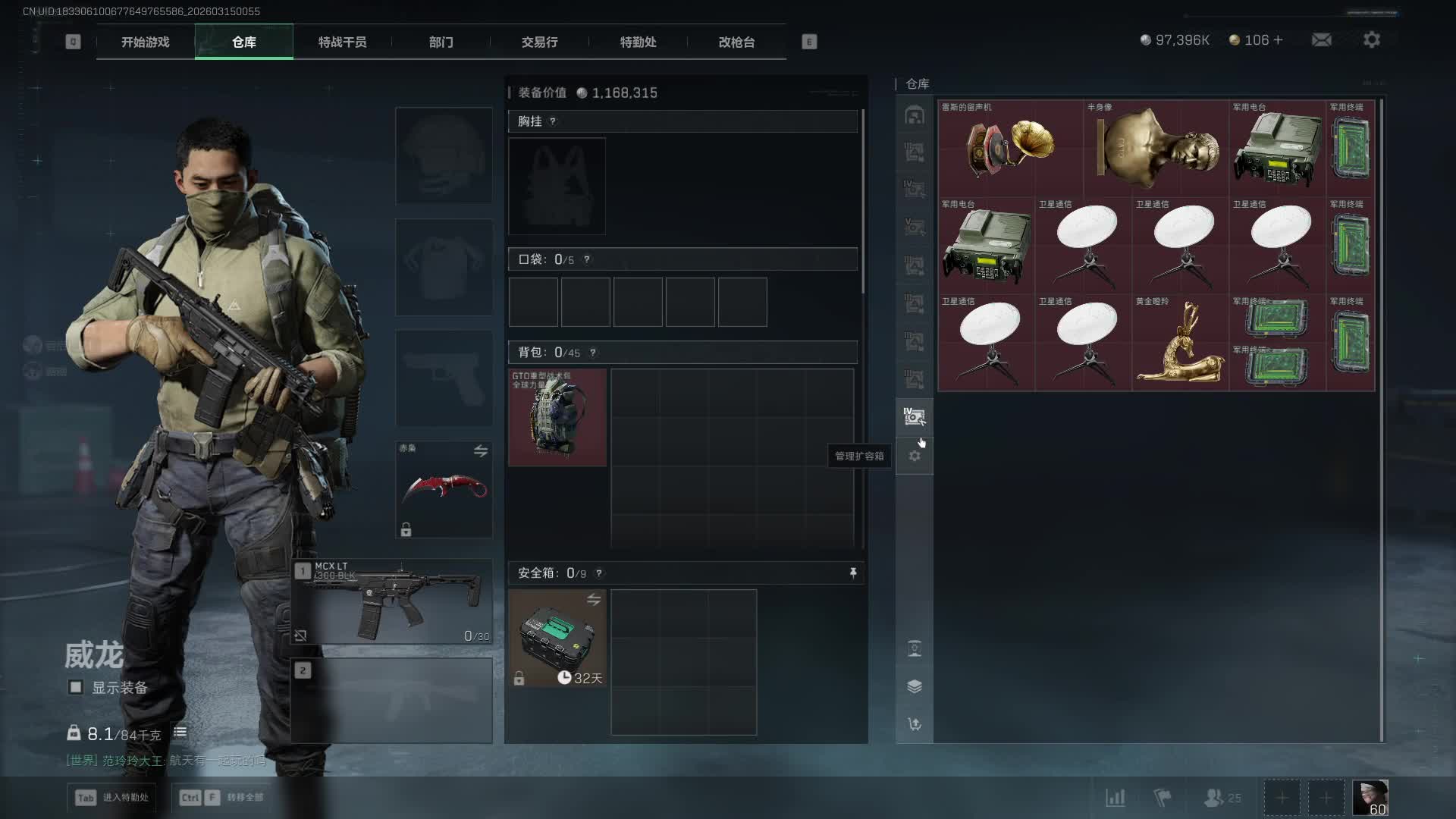Open 管理扩容箱 gear button

coord(915,457)
